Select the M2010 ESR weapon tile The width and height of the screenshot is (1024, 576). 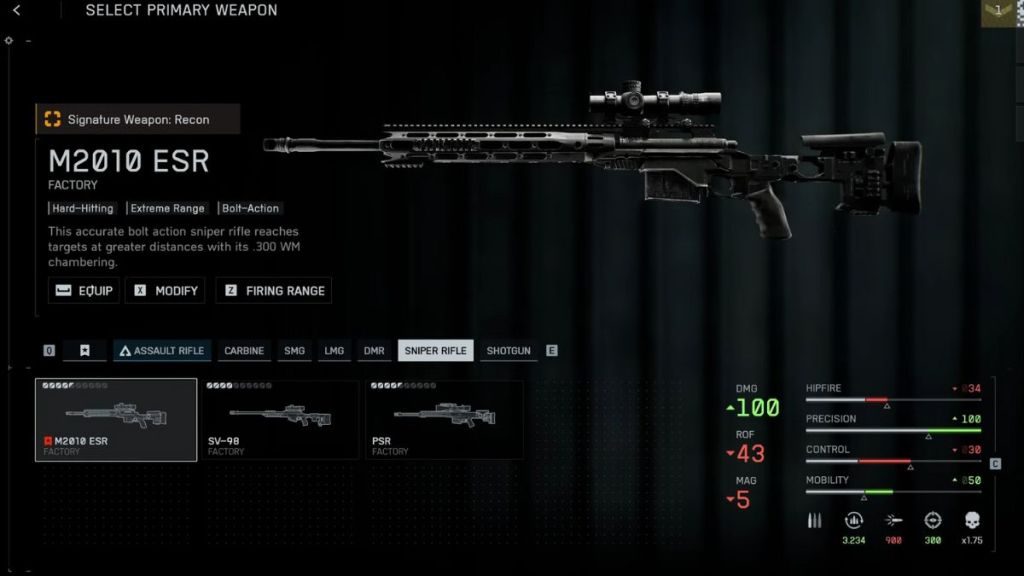point(116,420)
